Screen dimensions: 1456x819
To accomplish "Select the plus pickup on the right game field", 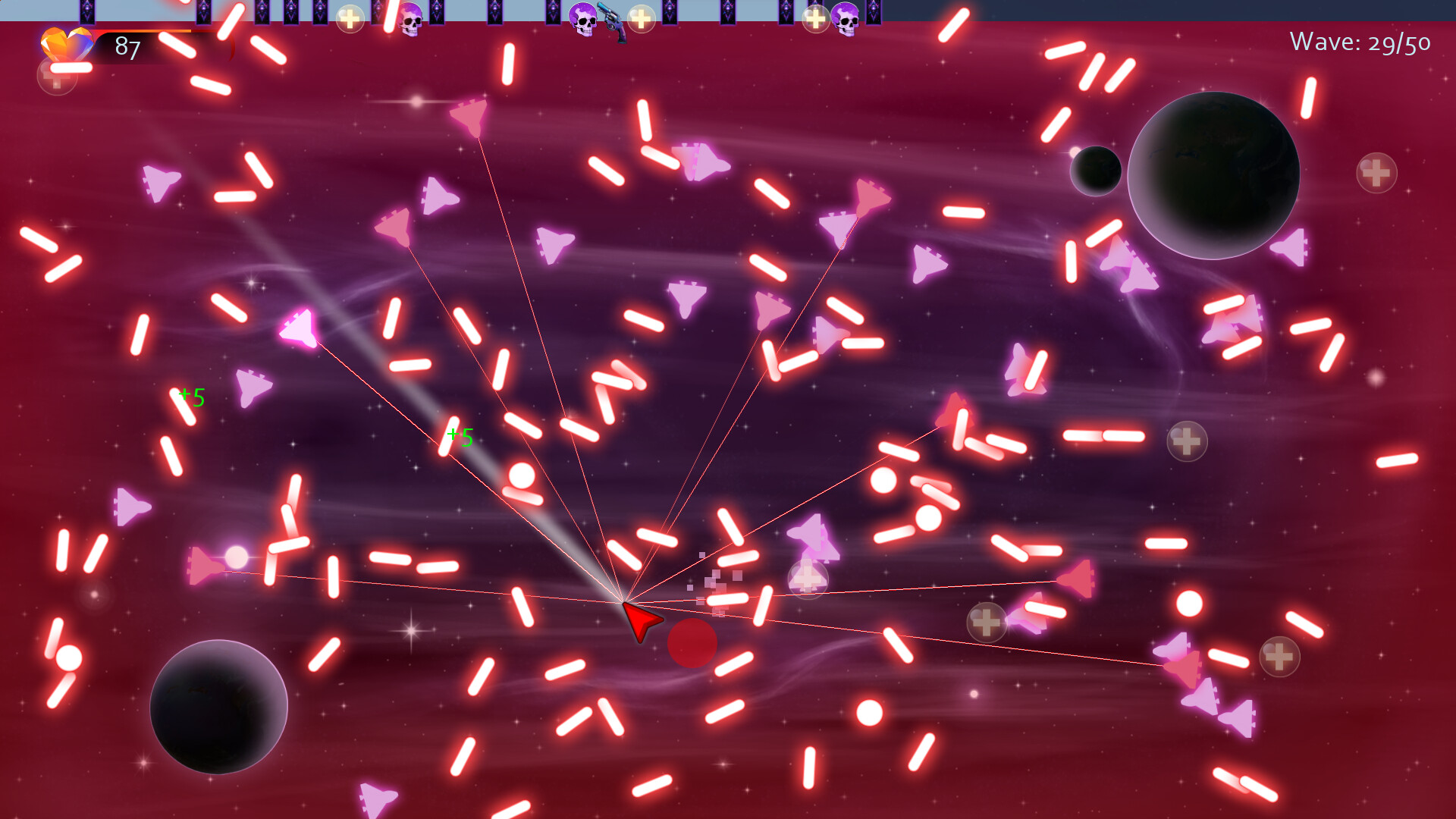I will tap(1189, 440).
